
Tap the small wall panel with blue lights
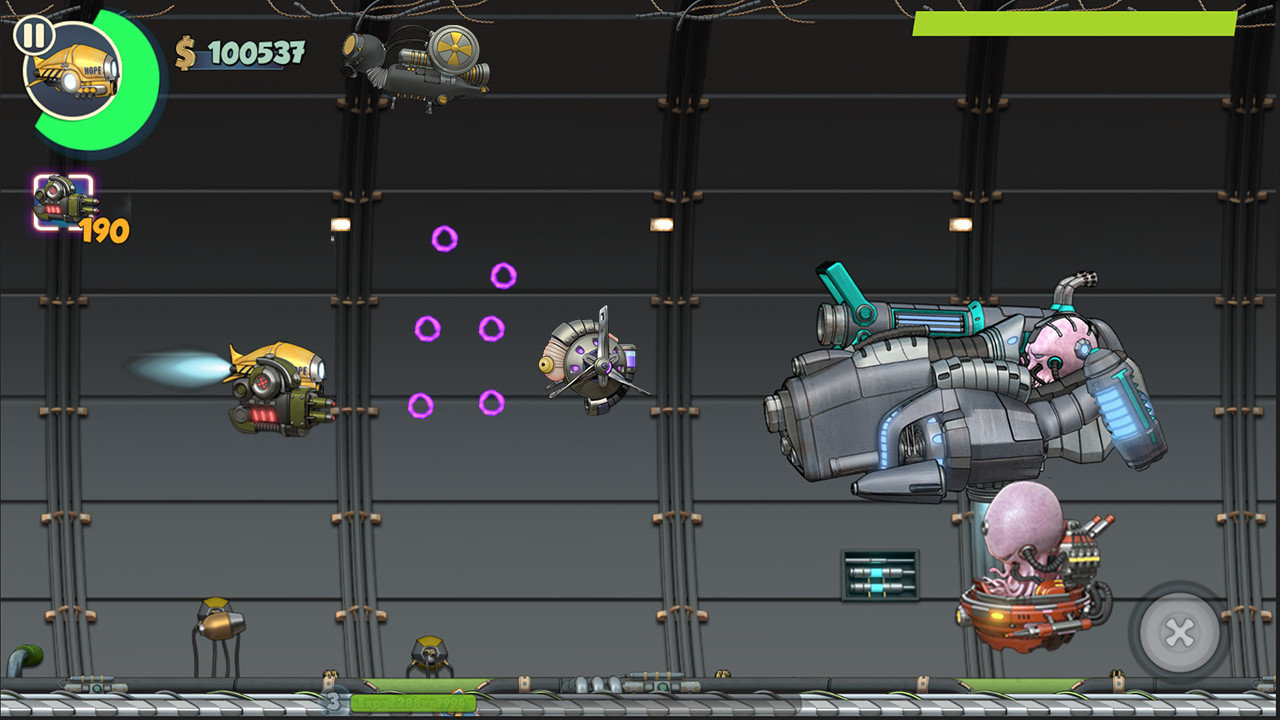tap(879, 574)
